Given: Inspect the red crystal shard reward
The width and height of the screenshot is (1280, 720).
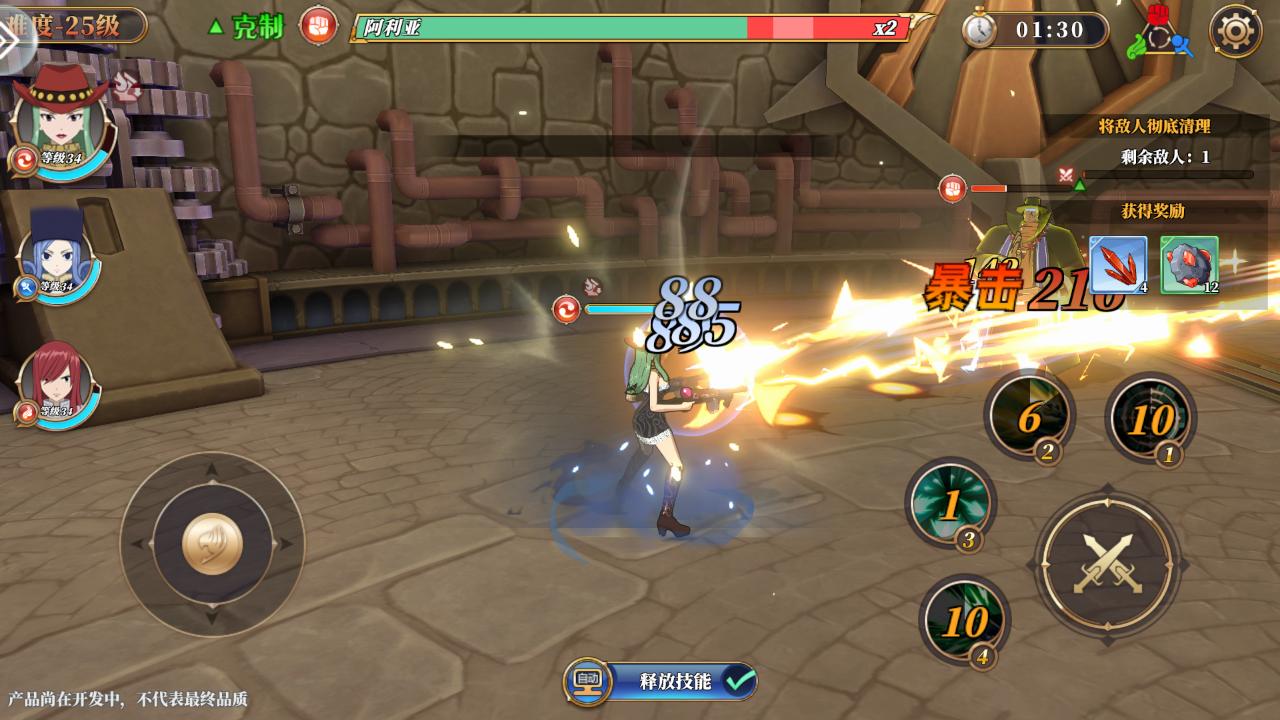Looking at the screenshot, I should pos(1117,265).
